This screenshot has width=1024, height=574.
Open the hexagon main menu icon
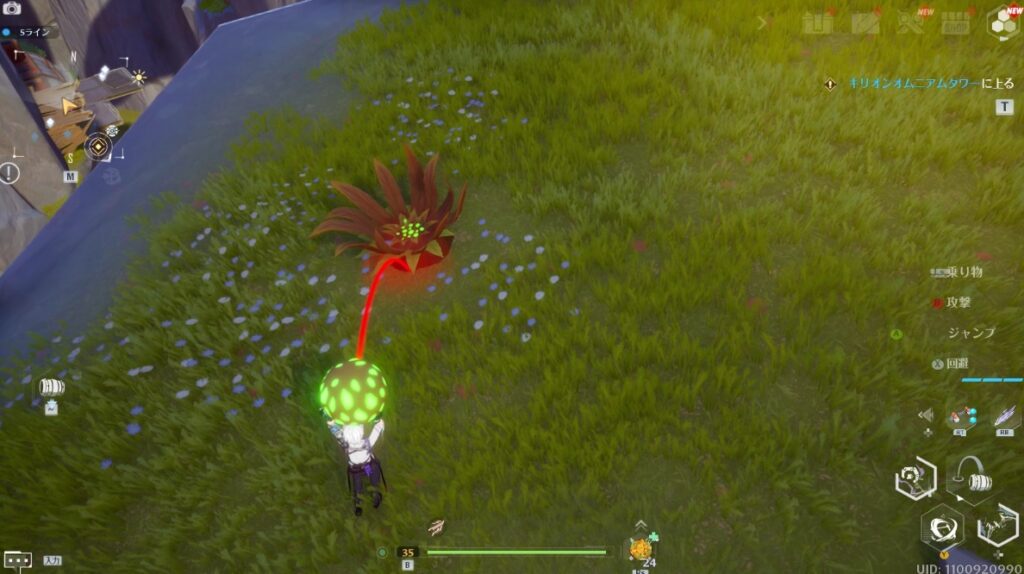pyautogui.click(x=1002, y=23)
